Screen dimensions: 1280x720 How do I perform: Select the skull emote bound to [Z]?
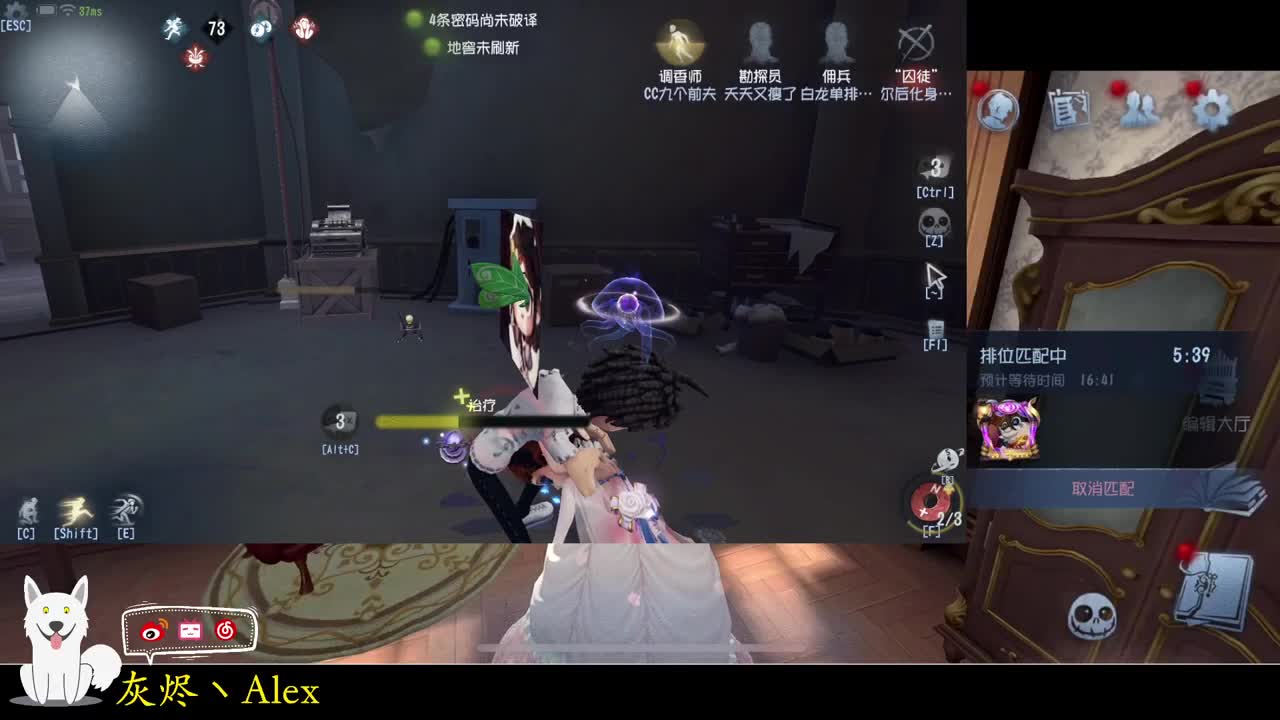tap(933, 221)
